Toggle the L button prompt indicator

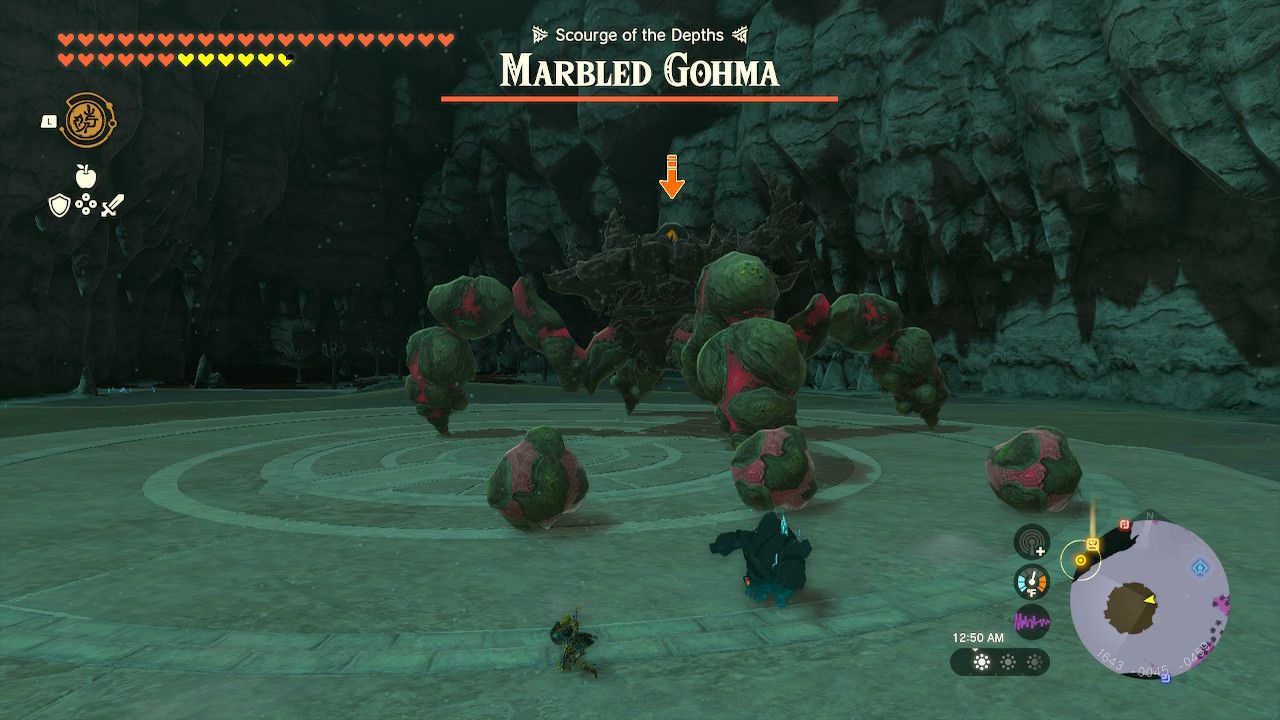coord(49,122)
